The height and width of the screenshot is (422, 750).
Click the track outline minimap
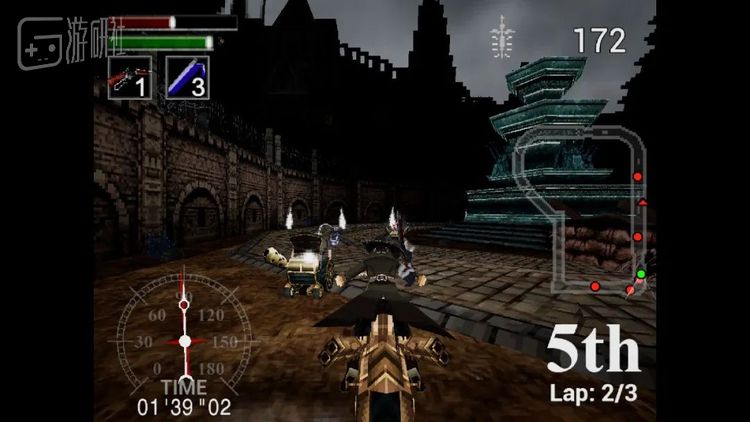[x=578, y=210]
